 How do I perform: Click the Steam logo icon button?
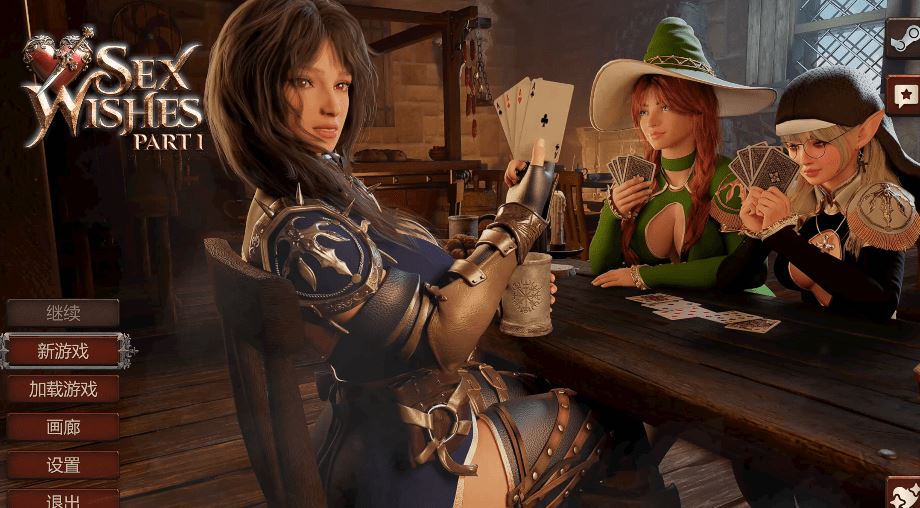click(x=904, y=41)
